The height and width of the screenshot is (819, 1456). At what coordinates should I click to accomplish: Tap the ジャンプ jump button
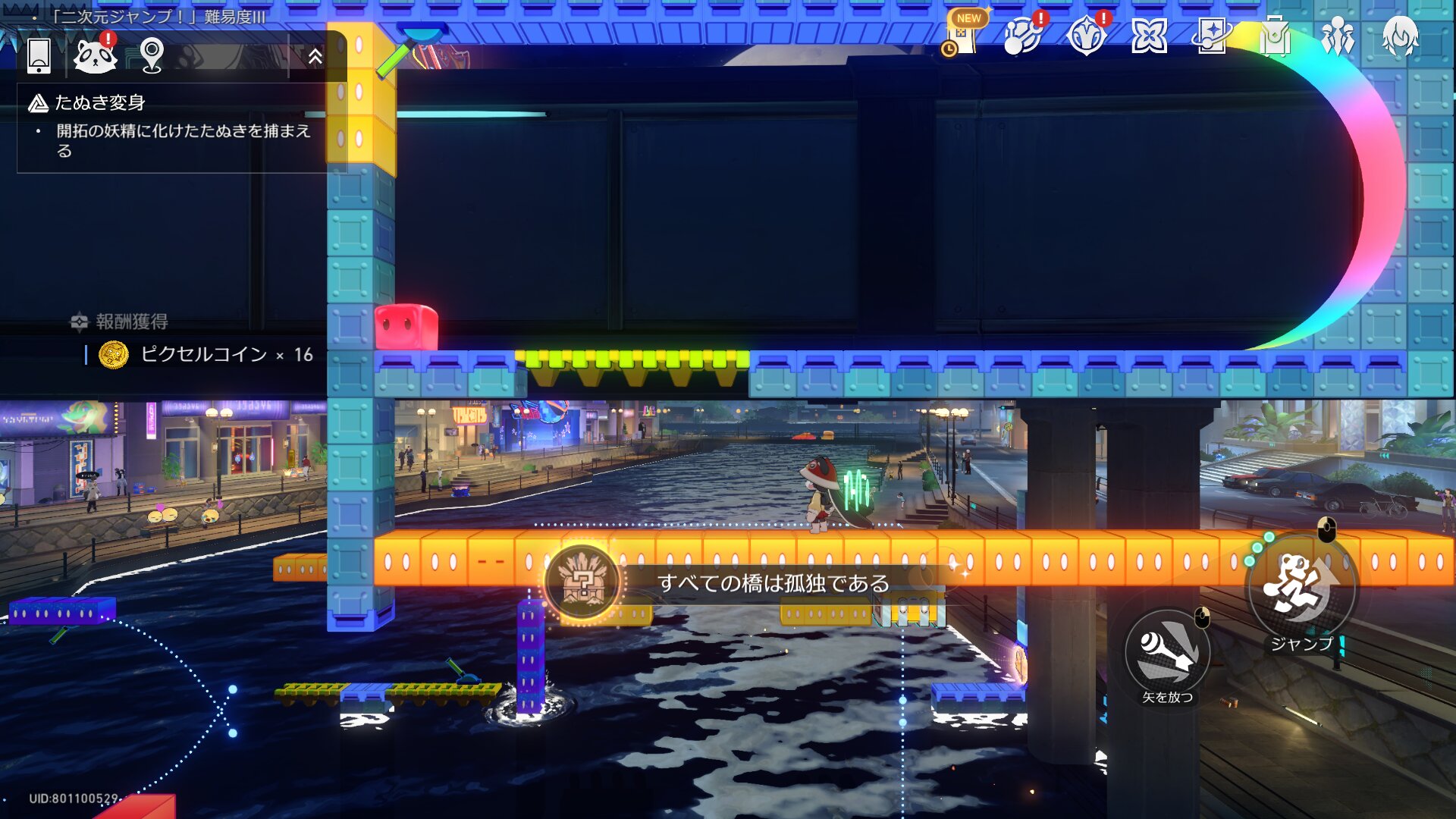1301,588
